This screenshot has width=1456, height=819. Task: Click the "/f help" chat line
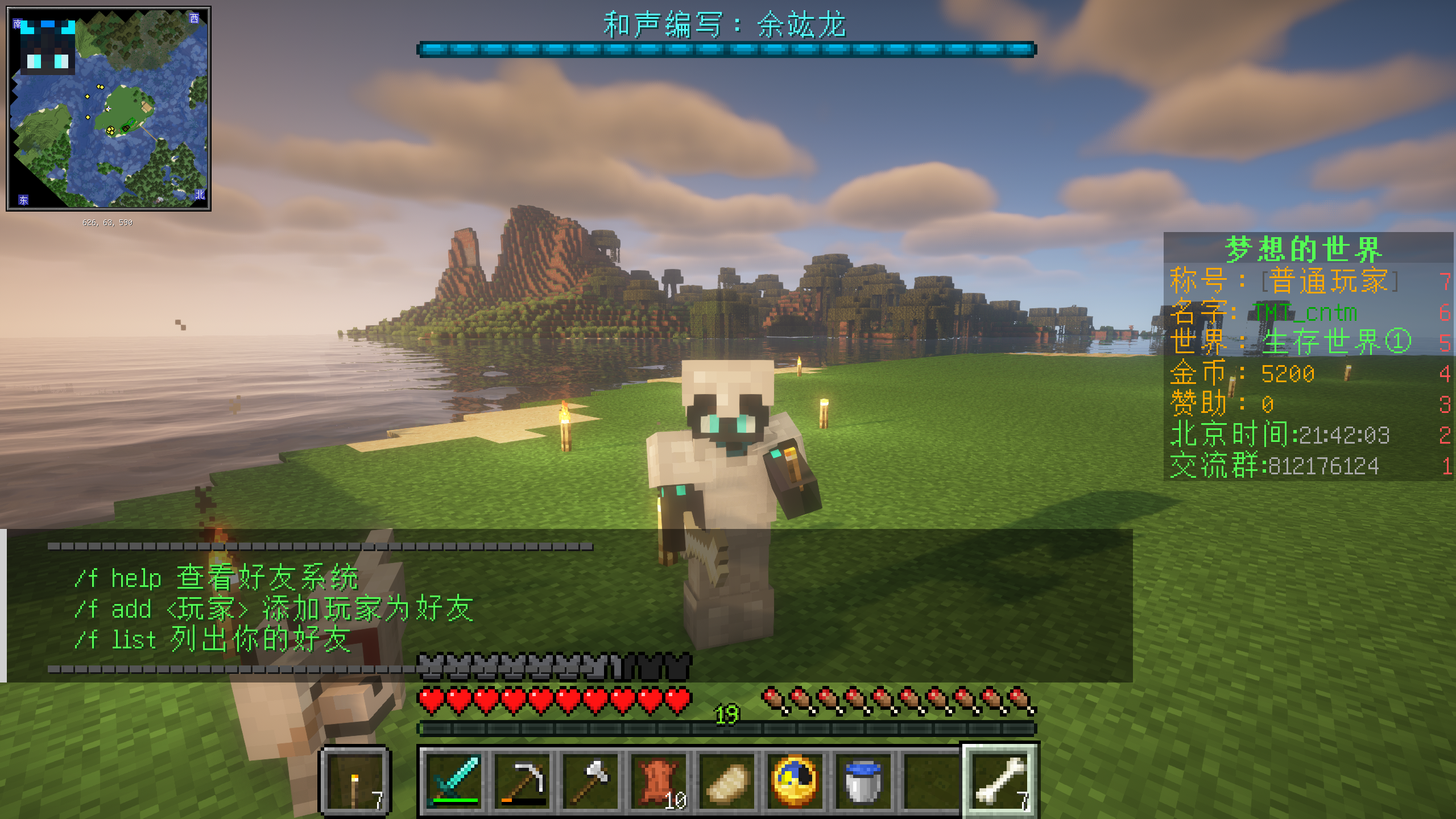pos(216,578)
